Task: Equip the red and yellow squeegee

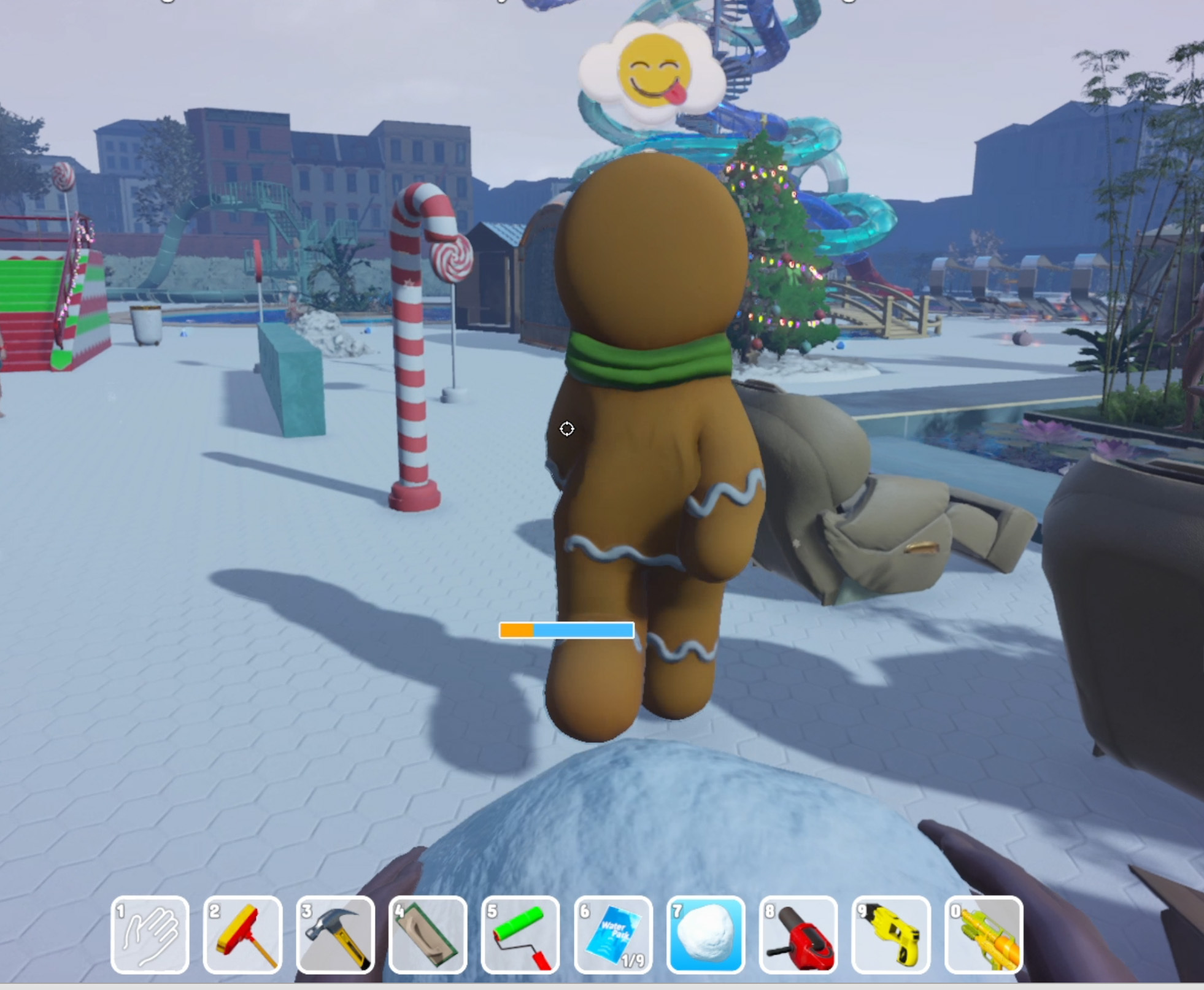Action: (242, 934)
